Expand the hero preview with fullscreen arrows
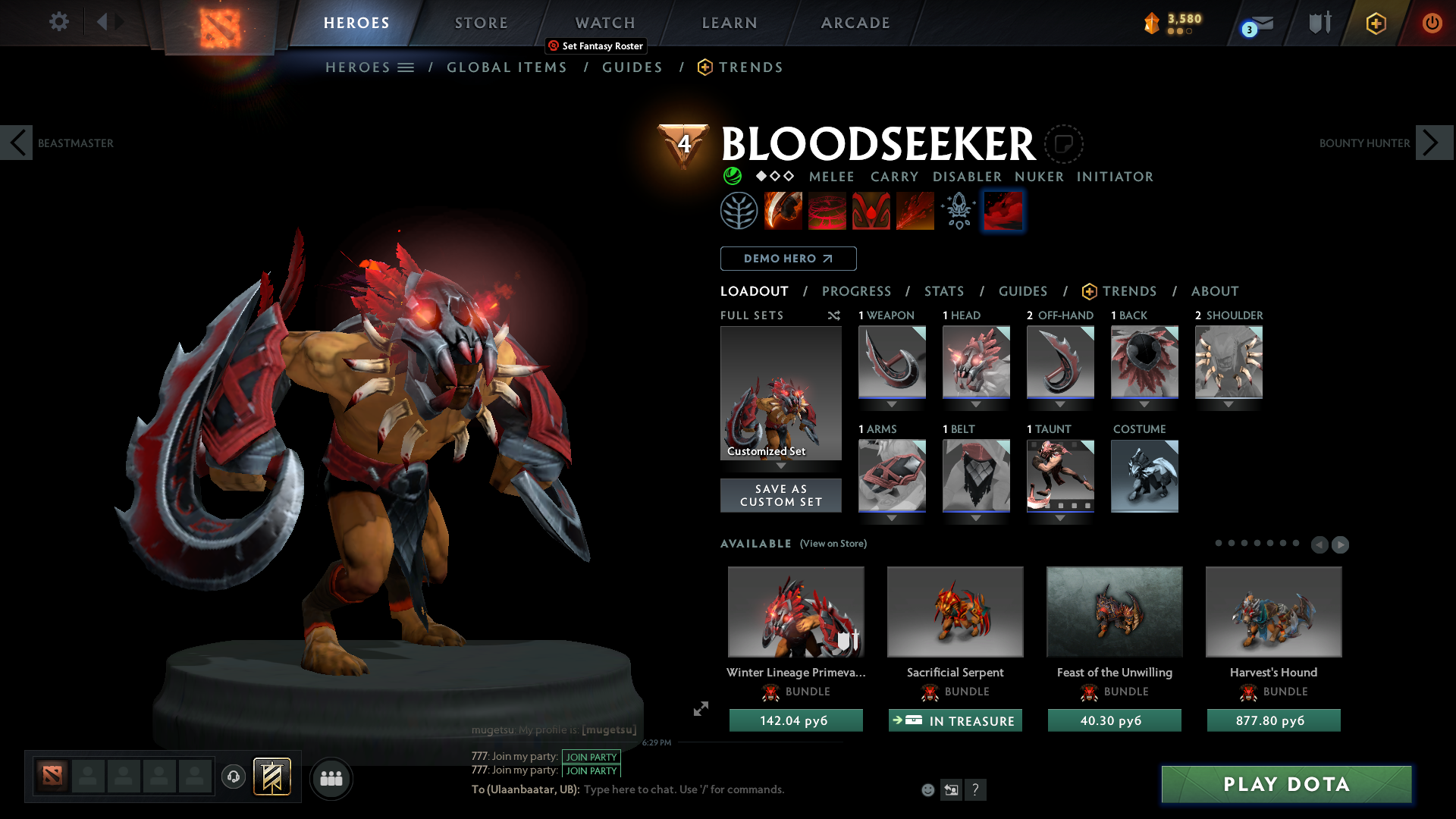This screenshot has height=819, width=1456. tap(700, 710)
